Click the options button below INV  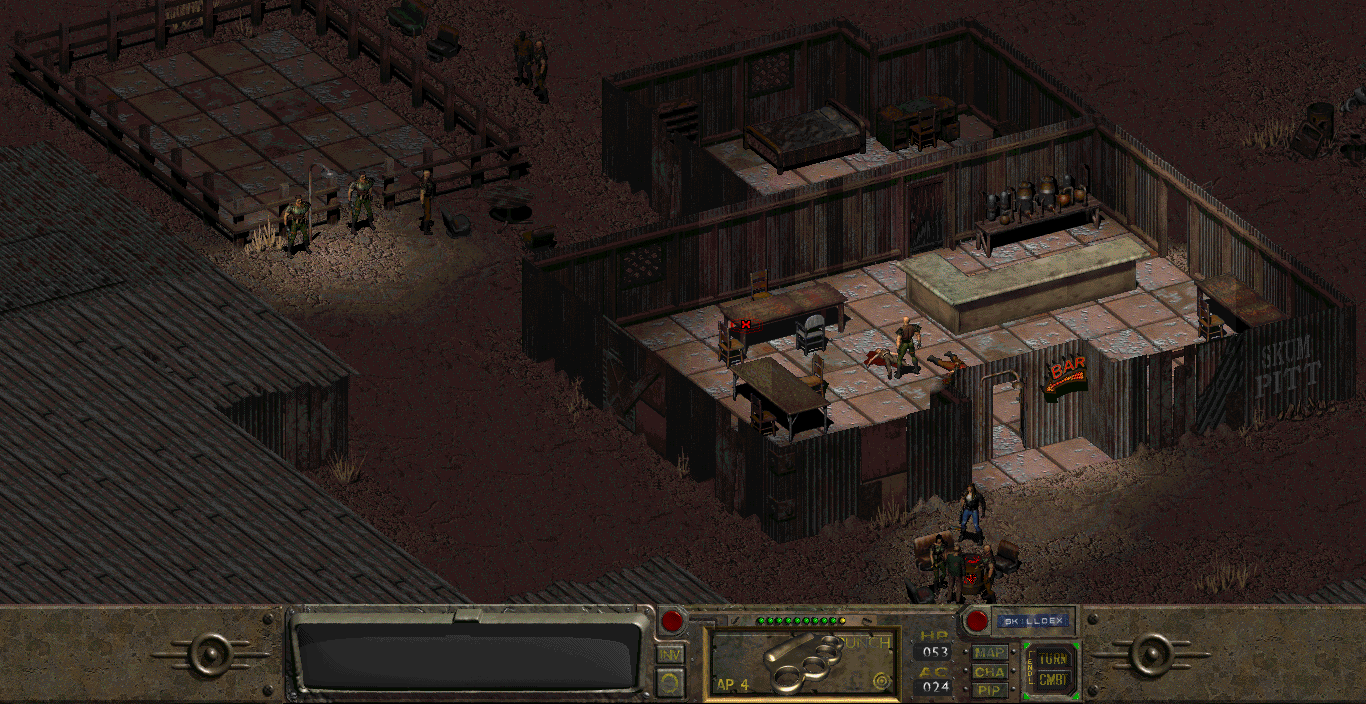tap(670, 682)
